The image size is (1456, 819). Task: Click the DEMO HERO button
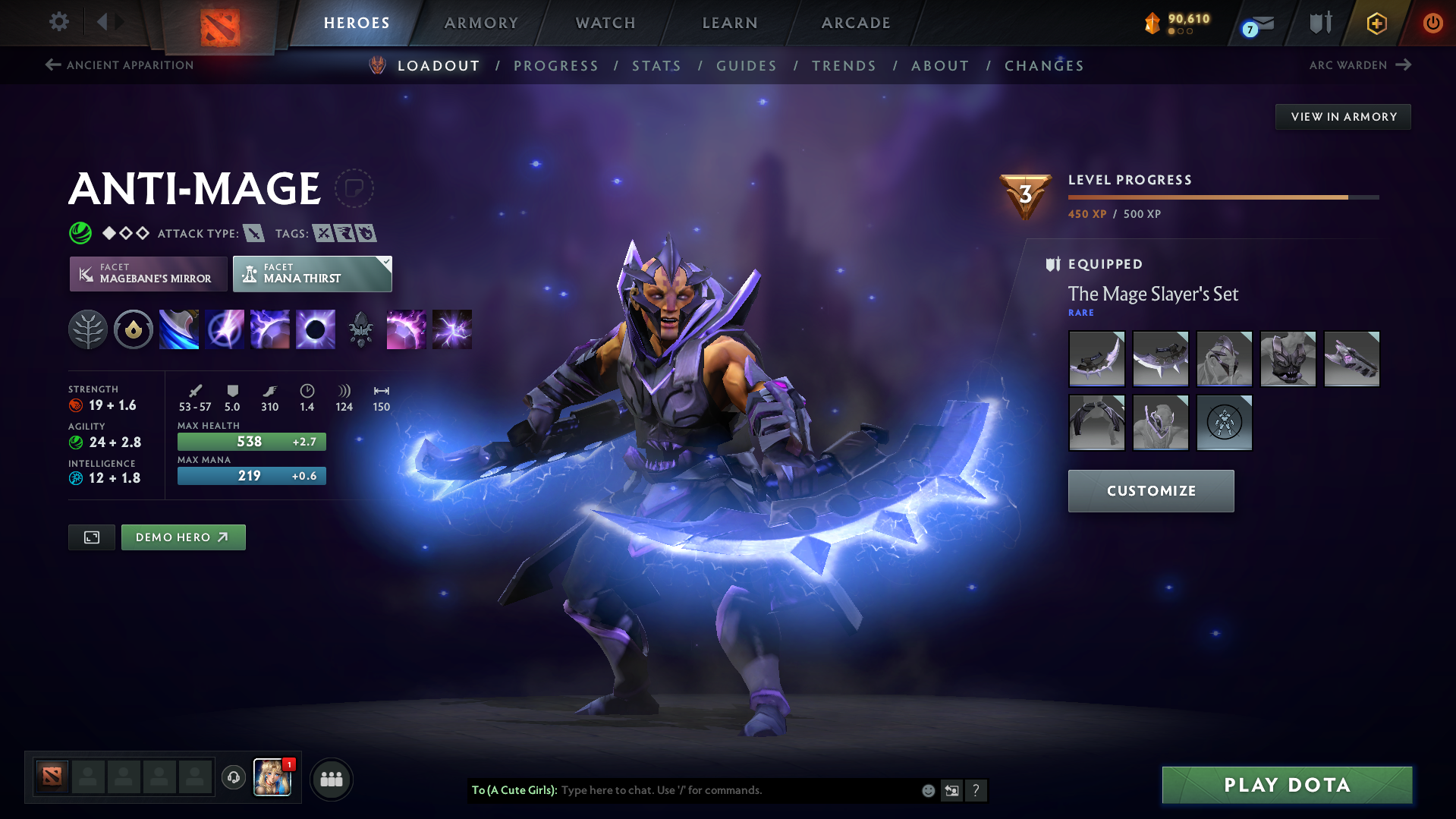pos(183,537)
